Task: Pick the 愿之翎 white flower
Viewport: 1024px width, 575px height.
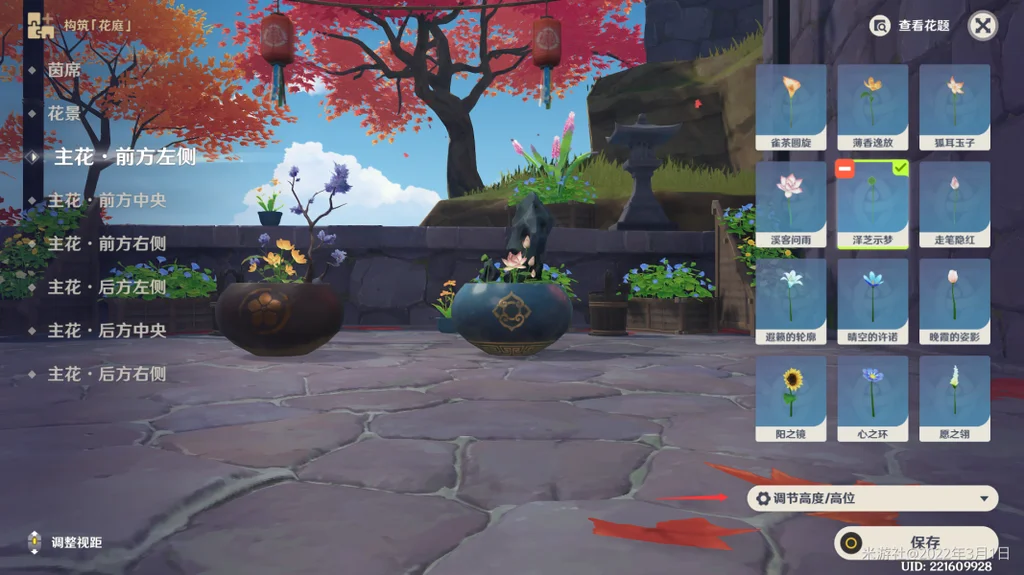Action: tap(955, 398)
